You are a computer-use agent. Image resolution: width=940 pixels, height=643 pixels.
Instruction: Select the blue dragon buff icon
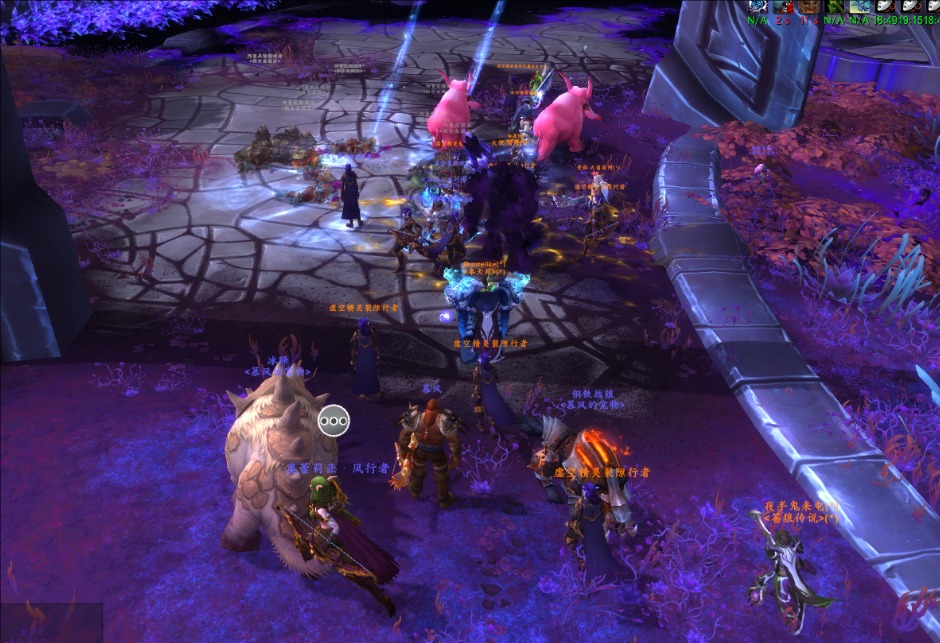[x=860, y=6]
